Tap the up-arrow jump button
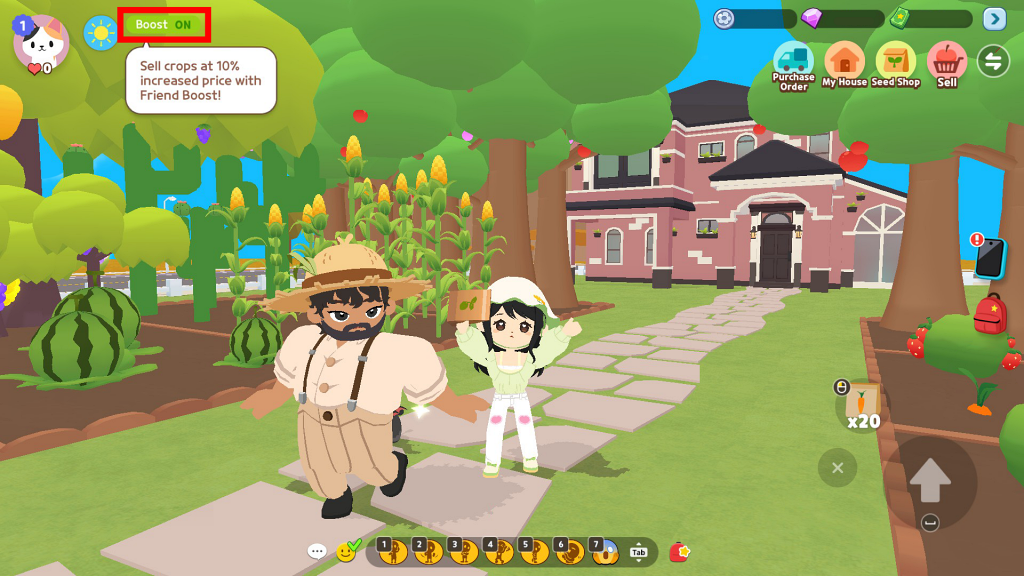 coord(930,483)
